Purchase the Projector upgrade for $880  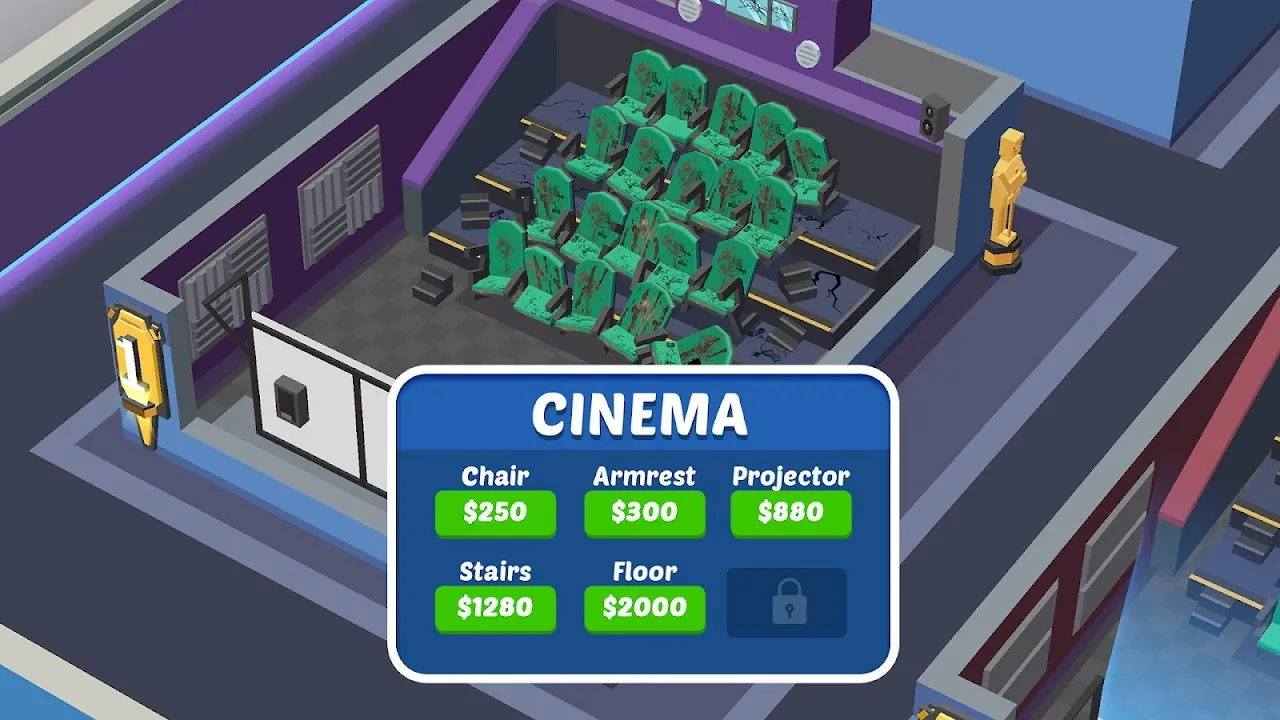pos(791,514)
